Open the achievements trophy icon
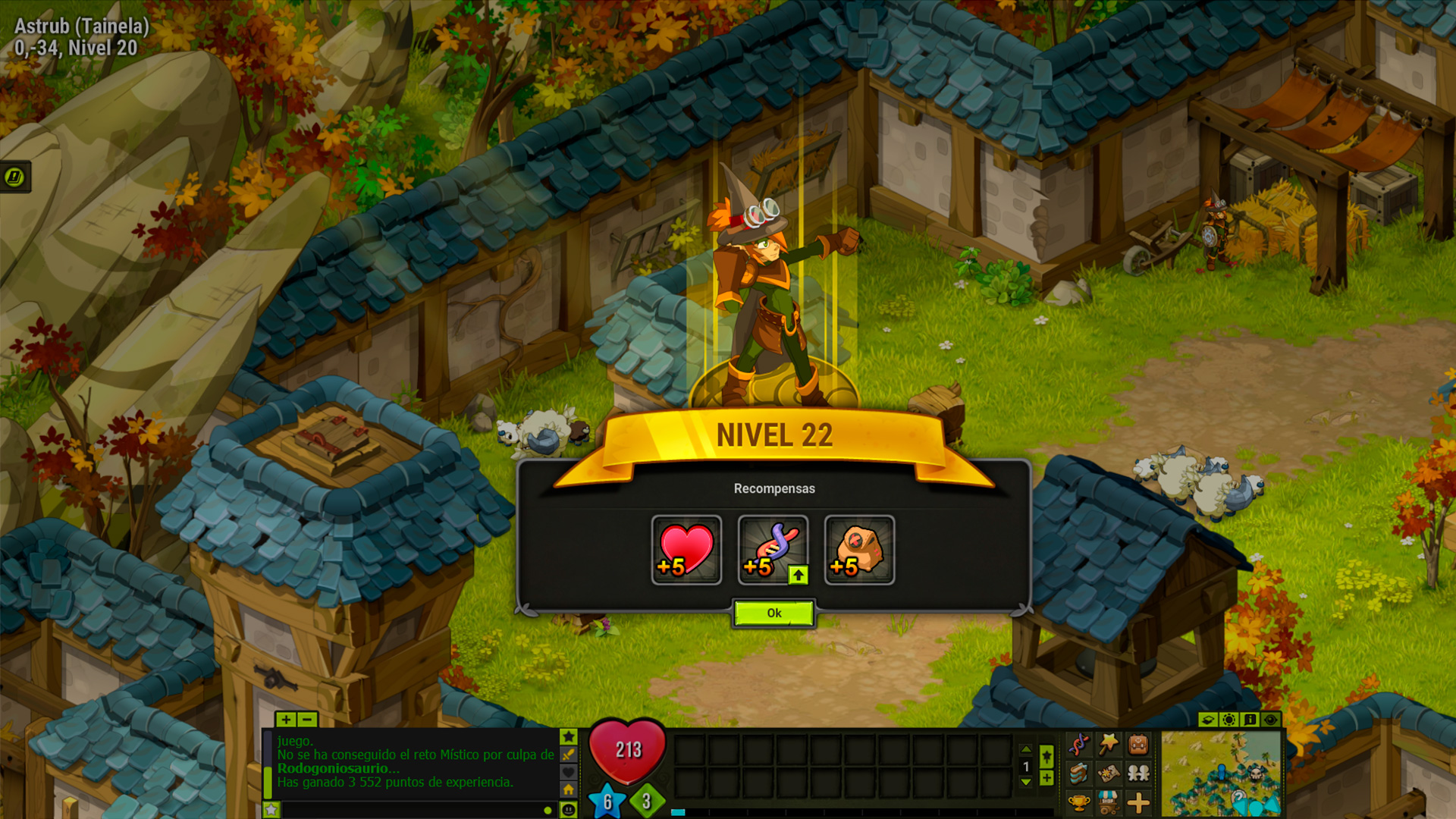The height and width of the screenshot is (819, 1456). (x=1079, y=803)
